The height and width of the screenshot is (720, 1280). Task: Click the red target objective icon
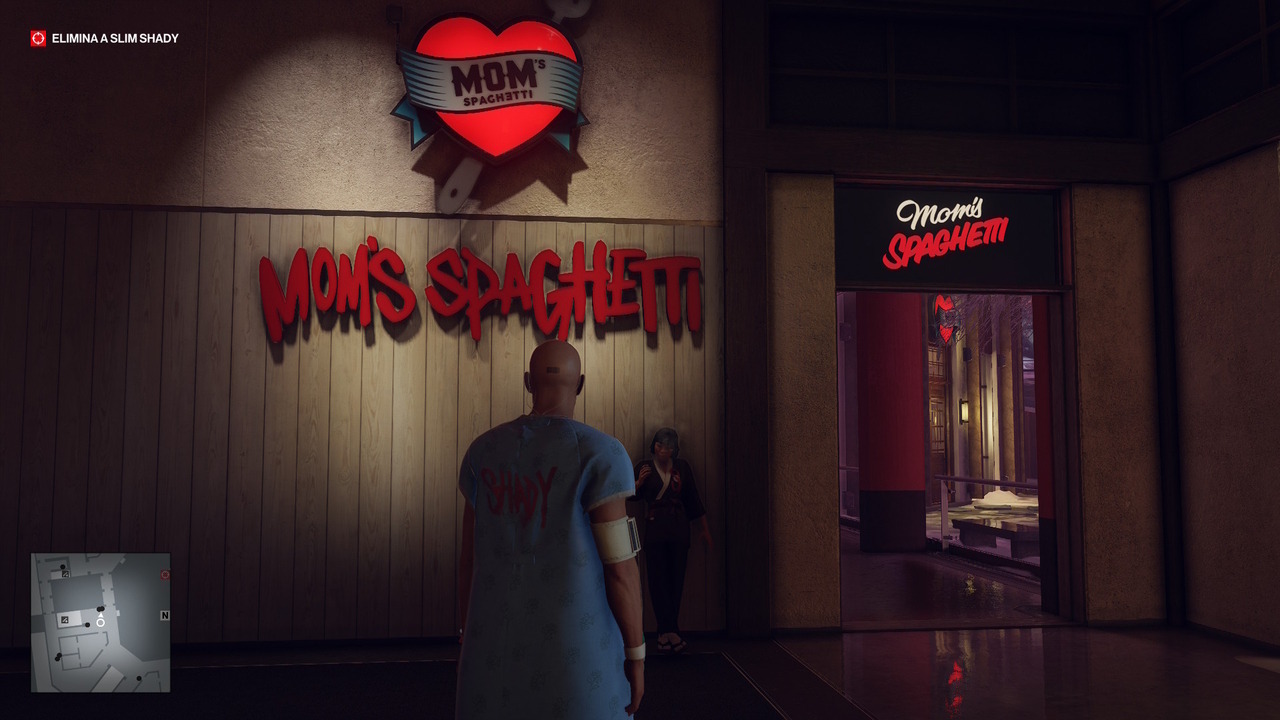click(x=38, y=39)
